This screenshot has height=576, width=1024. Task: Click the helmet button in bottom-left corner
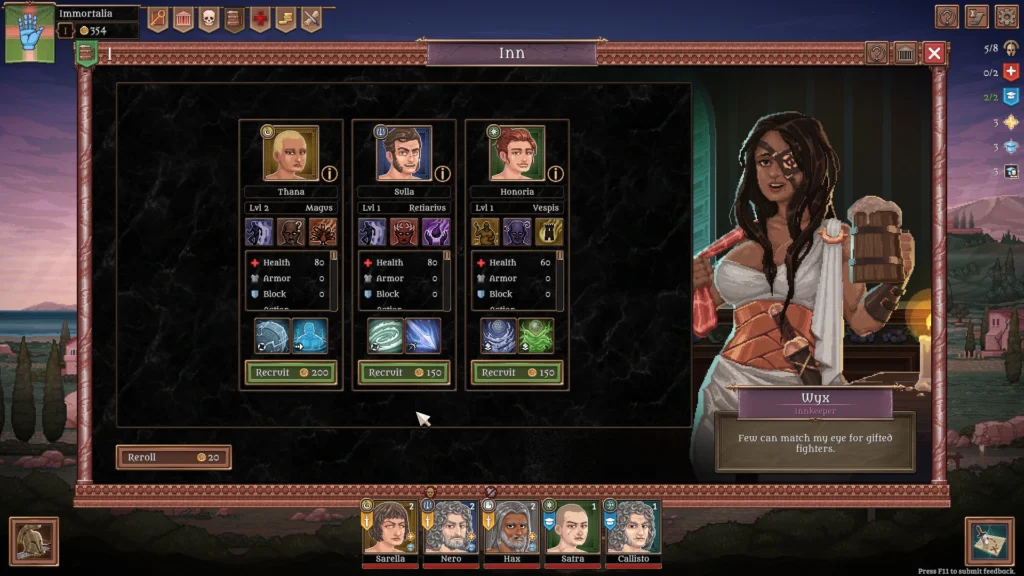click(34, 541)
